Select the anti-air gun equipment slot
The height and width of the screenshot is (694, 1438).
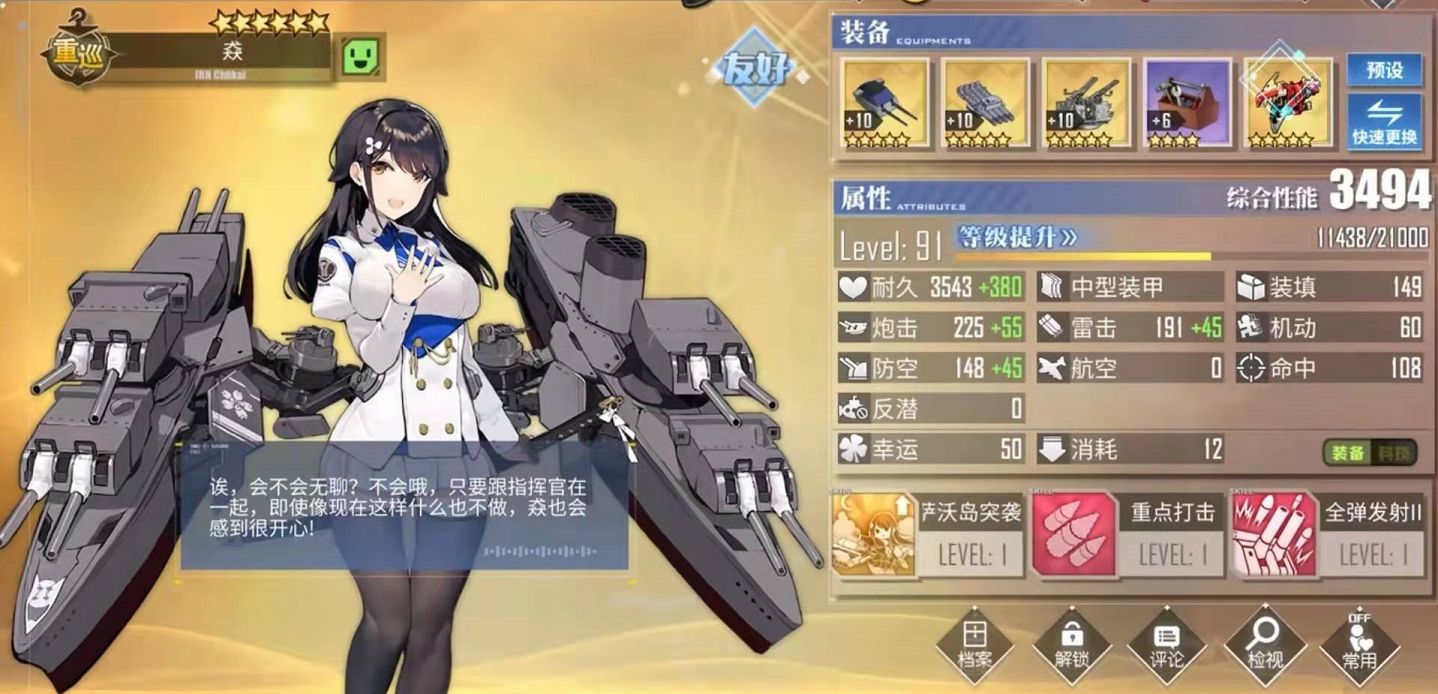1086,104
